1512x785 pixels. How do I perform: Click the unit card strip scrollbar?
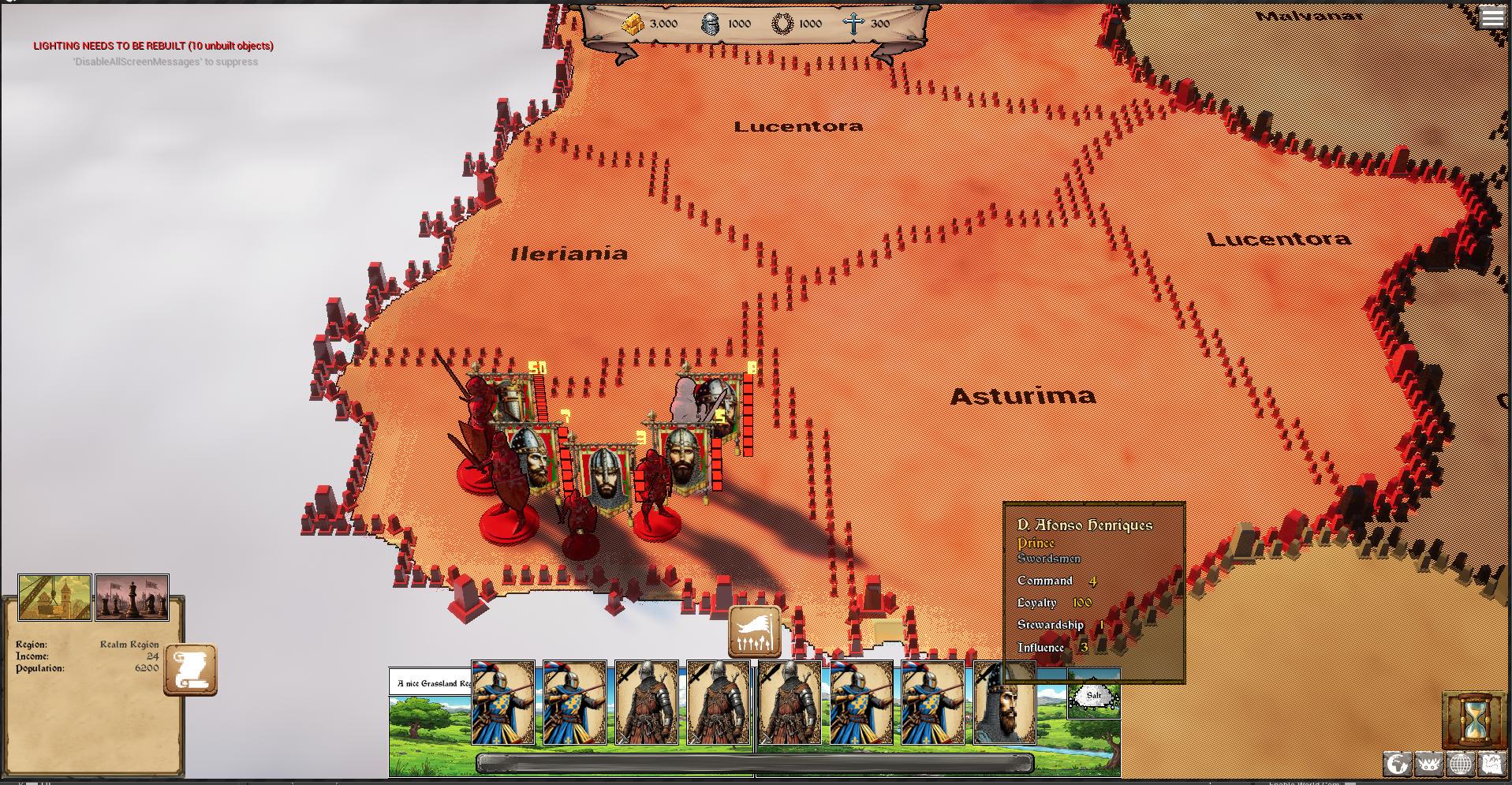754,762
